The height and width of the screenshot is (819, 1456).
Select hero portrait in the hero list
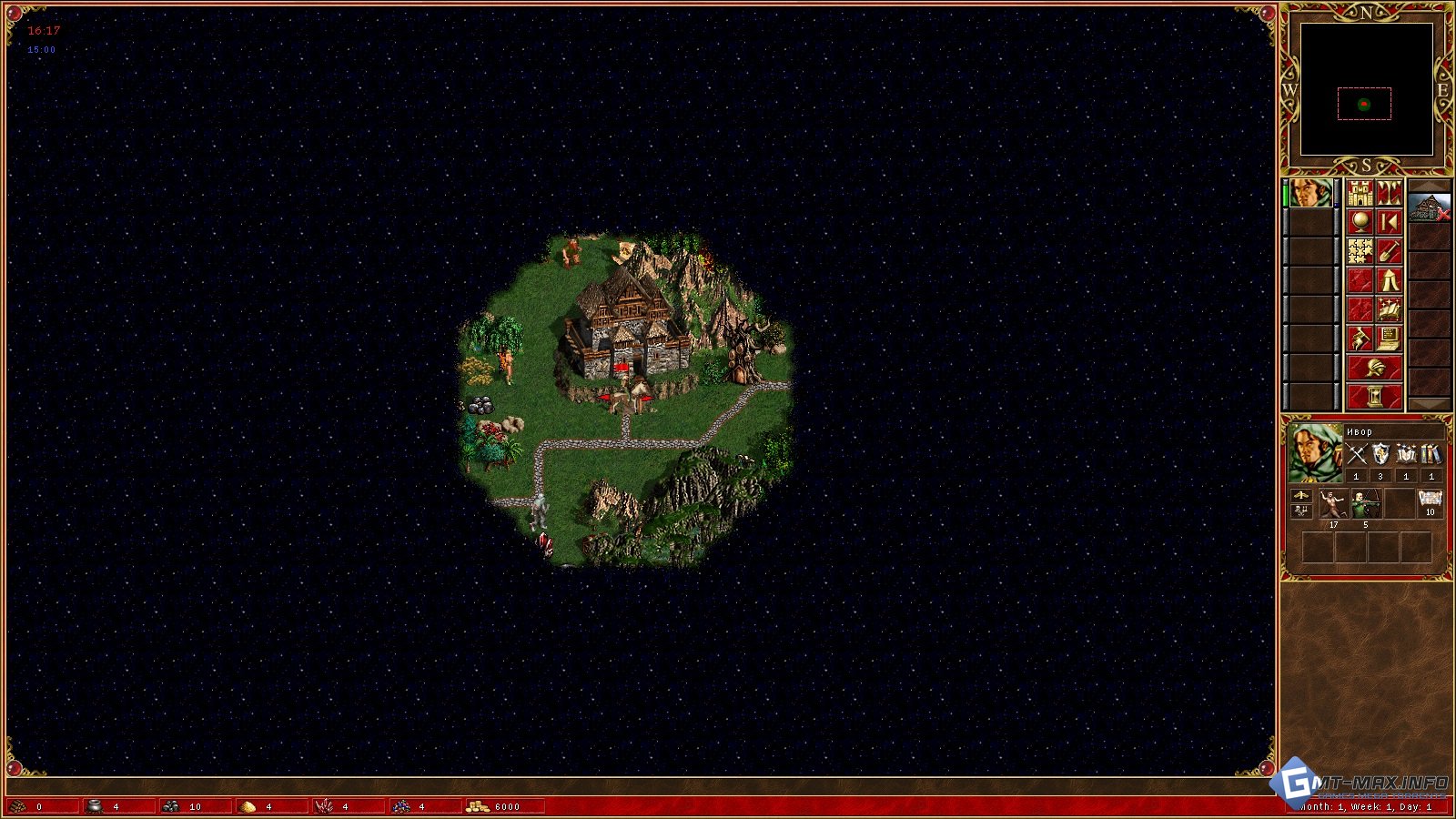1310,194
